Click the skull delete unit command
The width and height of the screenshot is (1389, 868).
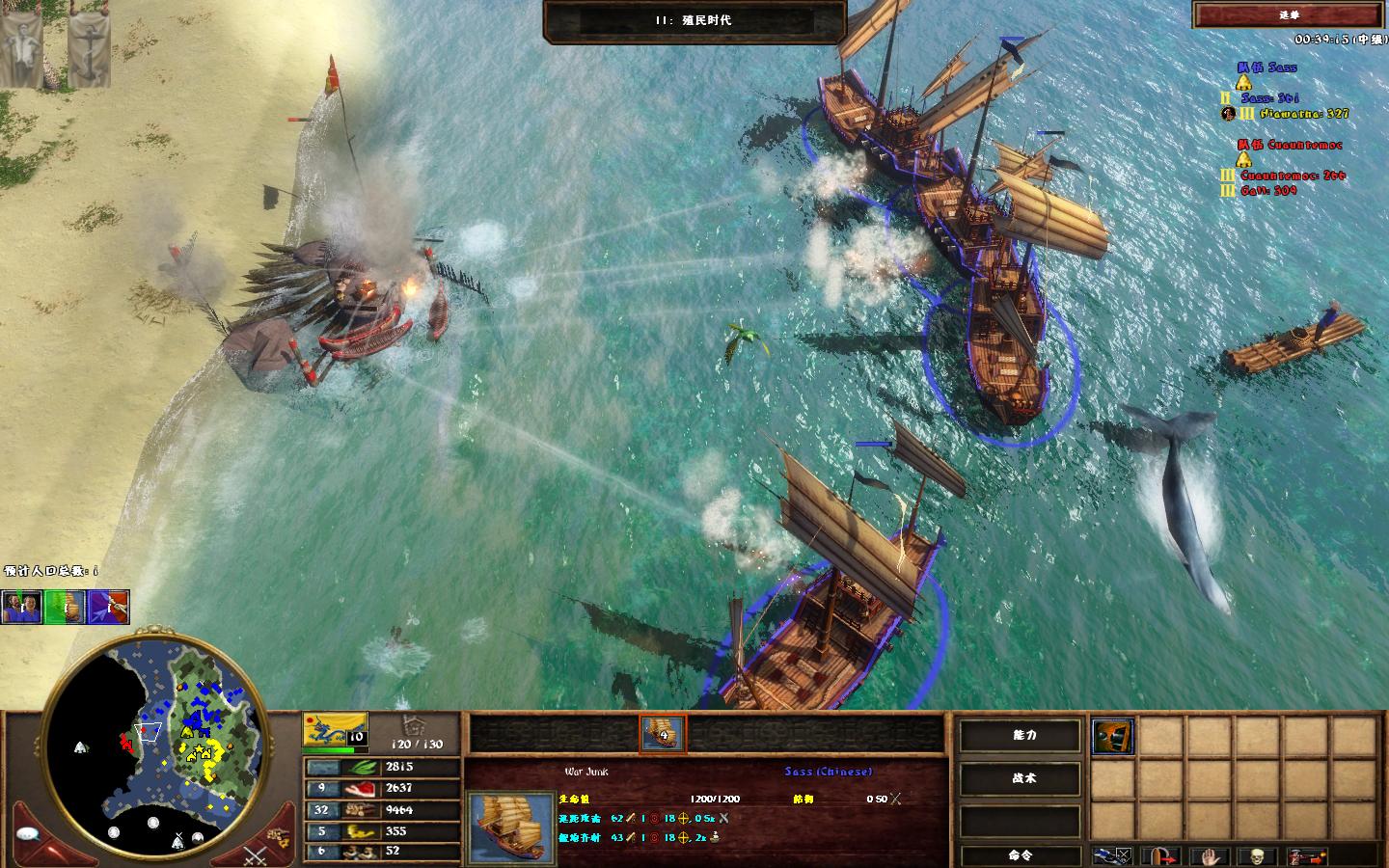[x=1255, y=855]
